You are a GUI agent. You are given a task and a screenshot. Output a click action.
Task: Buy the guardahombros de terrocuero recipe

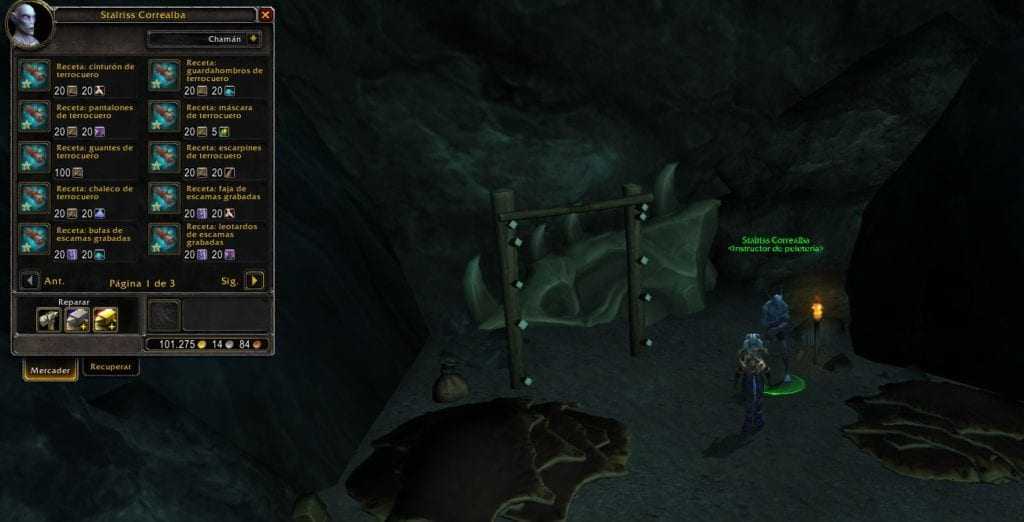pyautogui.click(x=165, y=75)
